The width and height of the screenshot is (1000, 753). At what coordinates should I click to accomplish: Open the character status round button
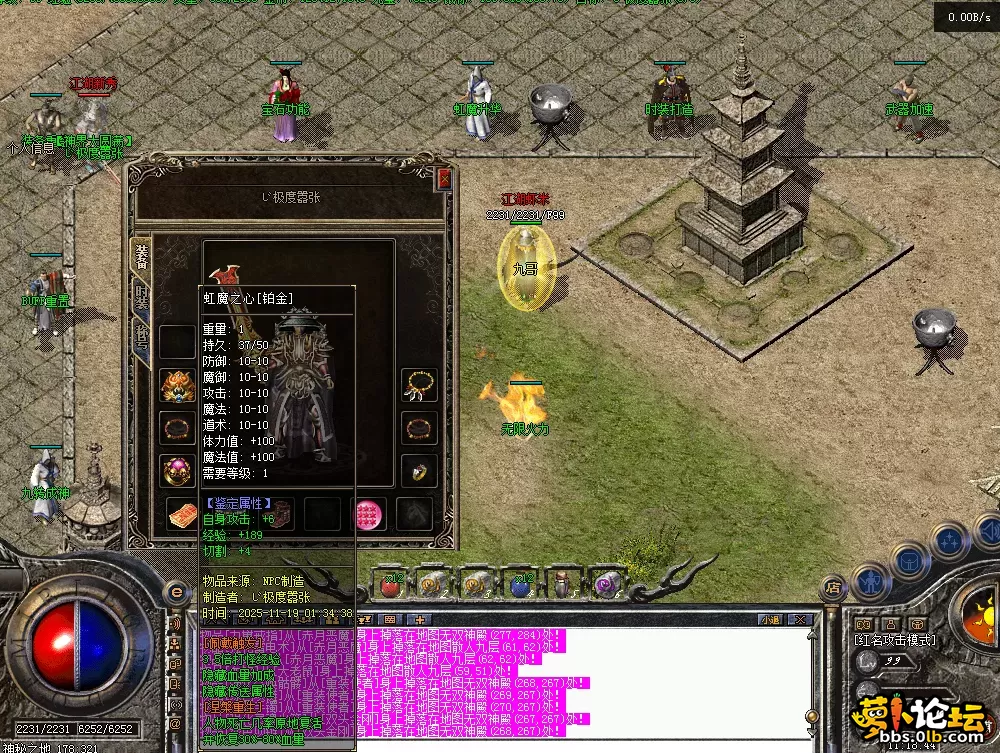(868, 578)
